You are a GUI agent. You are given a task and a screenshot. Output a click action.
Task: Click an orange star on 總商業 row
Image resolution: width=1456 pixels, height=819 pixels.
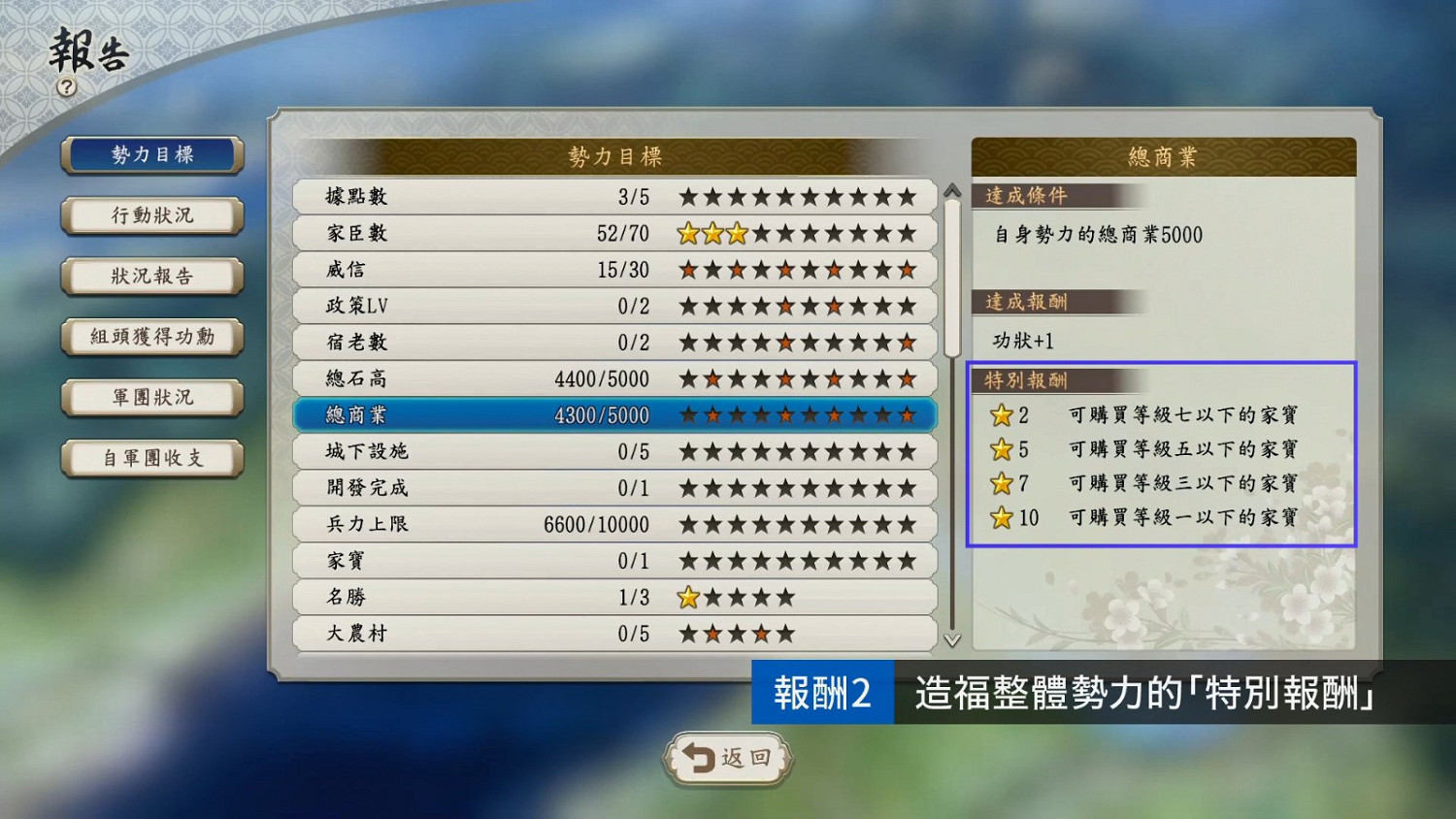point(713,414)
